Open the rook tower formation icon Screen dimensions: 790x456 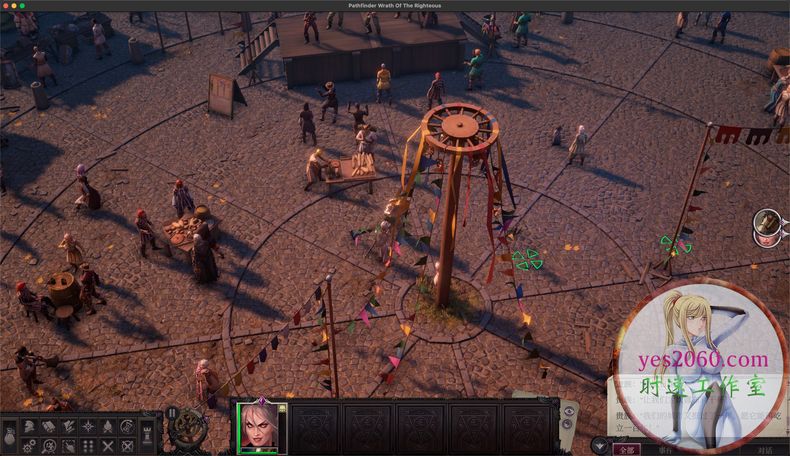click(x=146, y=435)
